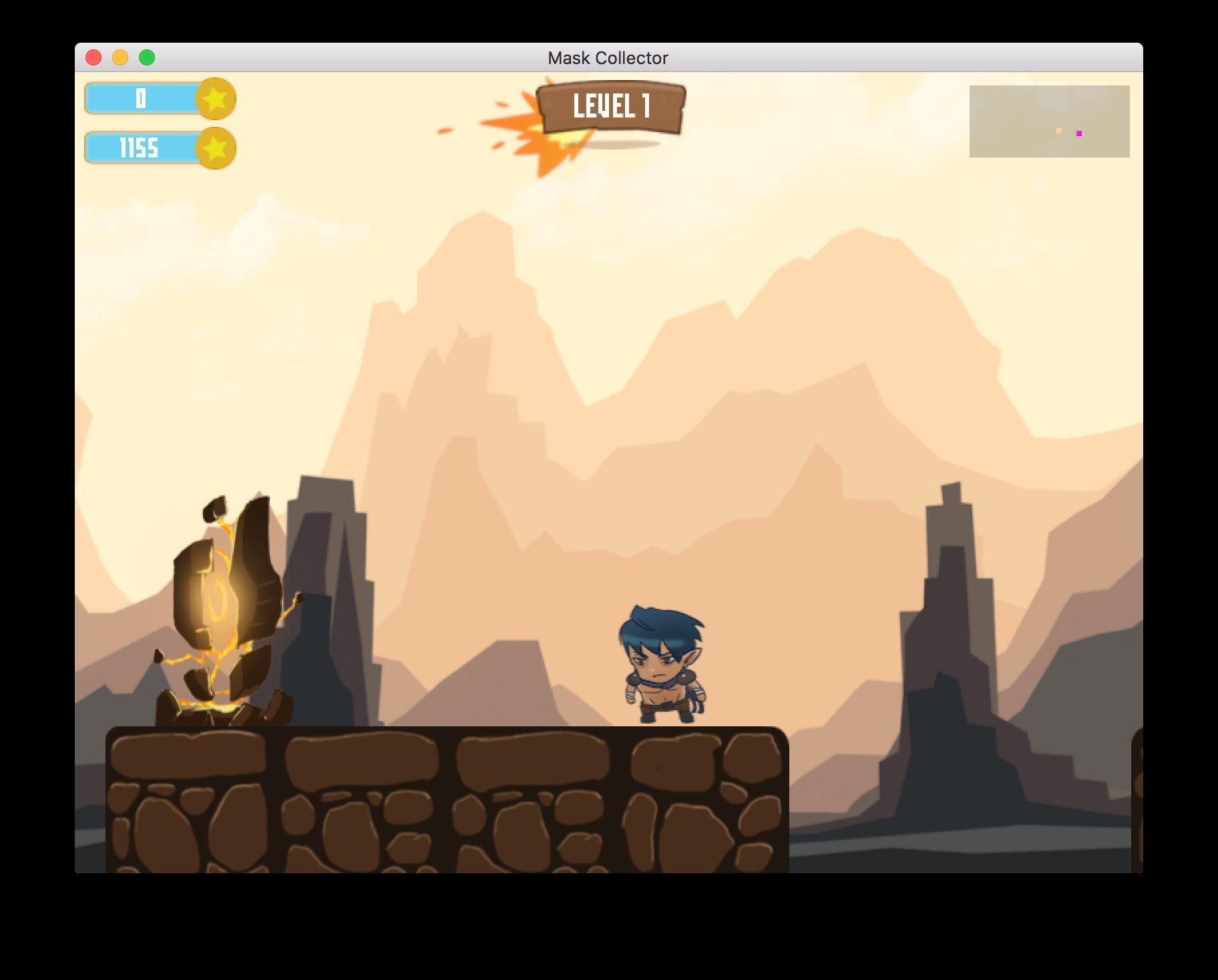Click the minimap in the top-right corner
Viewport: 1218px width, 980px height.
tap(1048, 121)
